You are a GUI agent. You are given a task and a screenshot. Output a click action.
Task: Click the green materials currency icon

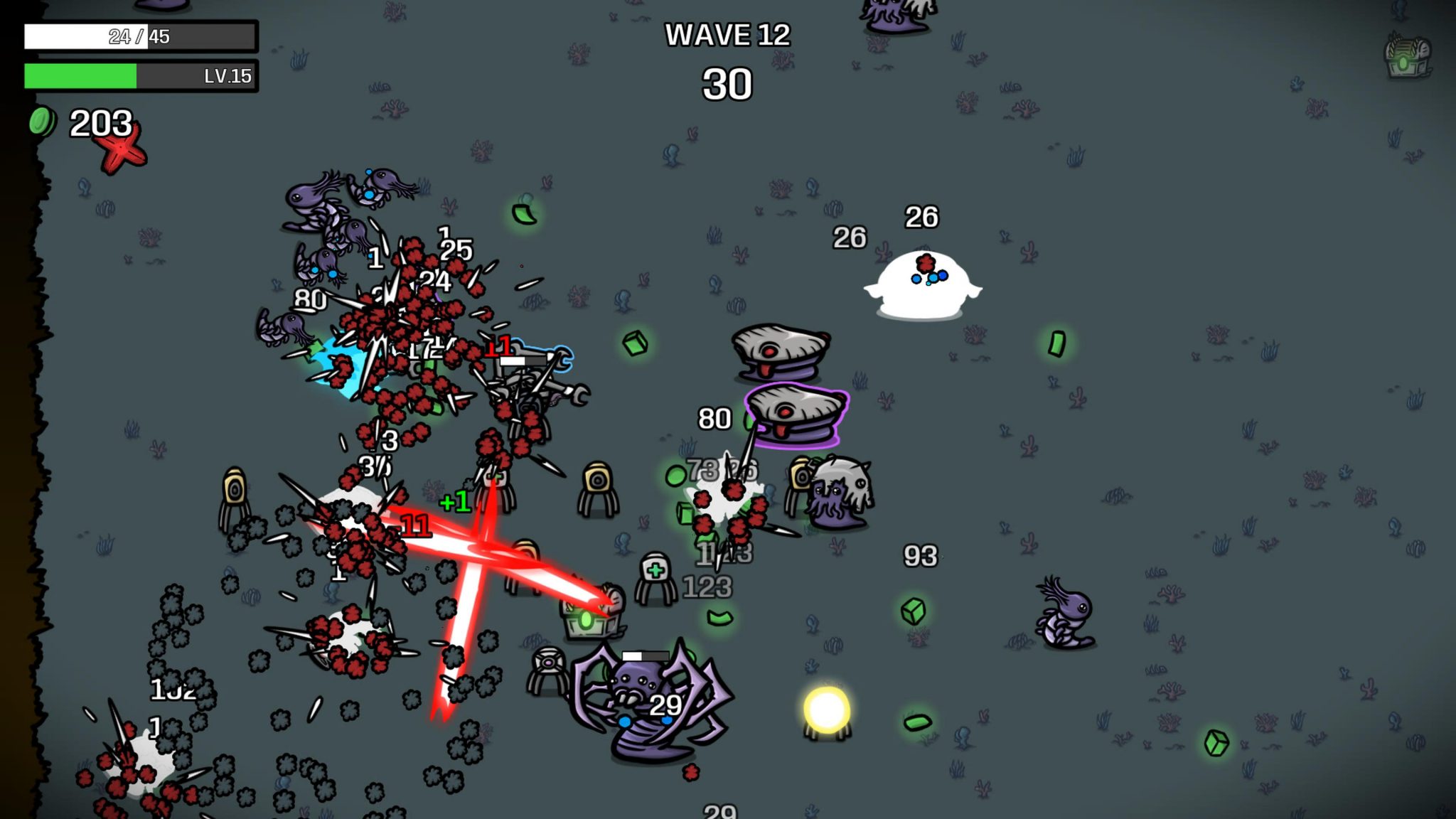[x=42, y=122]
